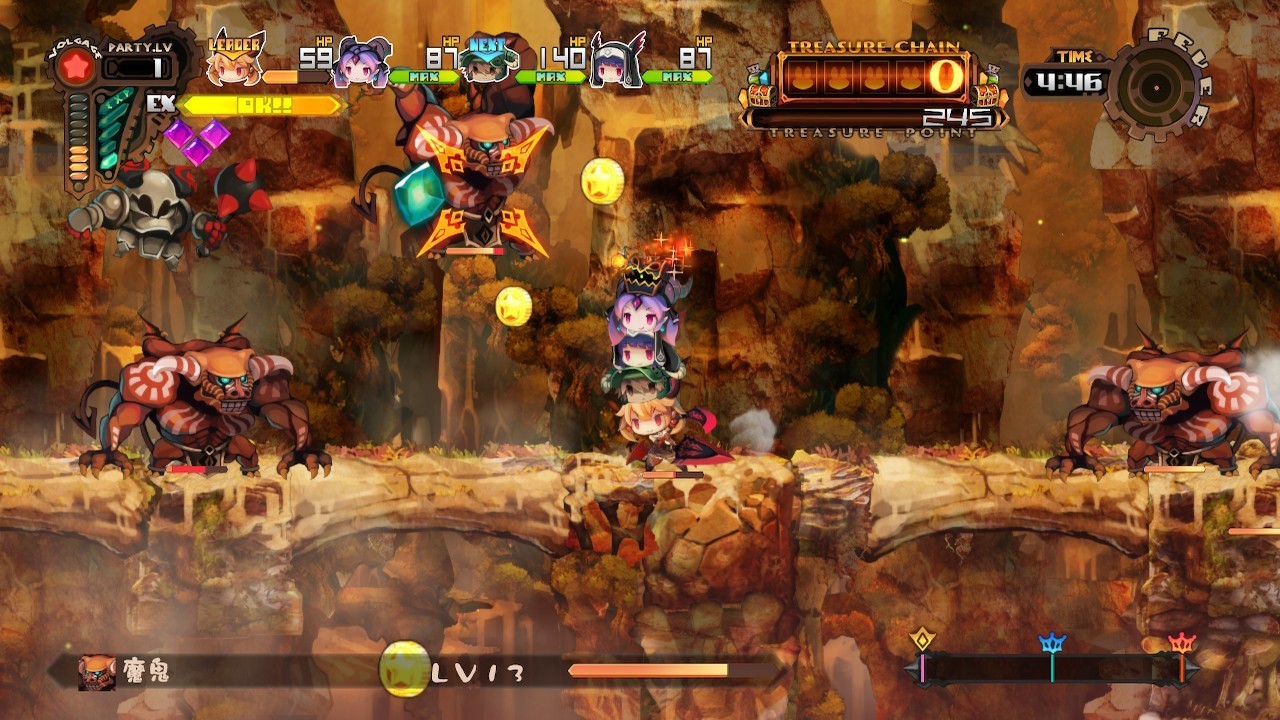
Task: Choose the purple-haired party member portrait
Action: coord(362,62)
